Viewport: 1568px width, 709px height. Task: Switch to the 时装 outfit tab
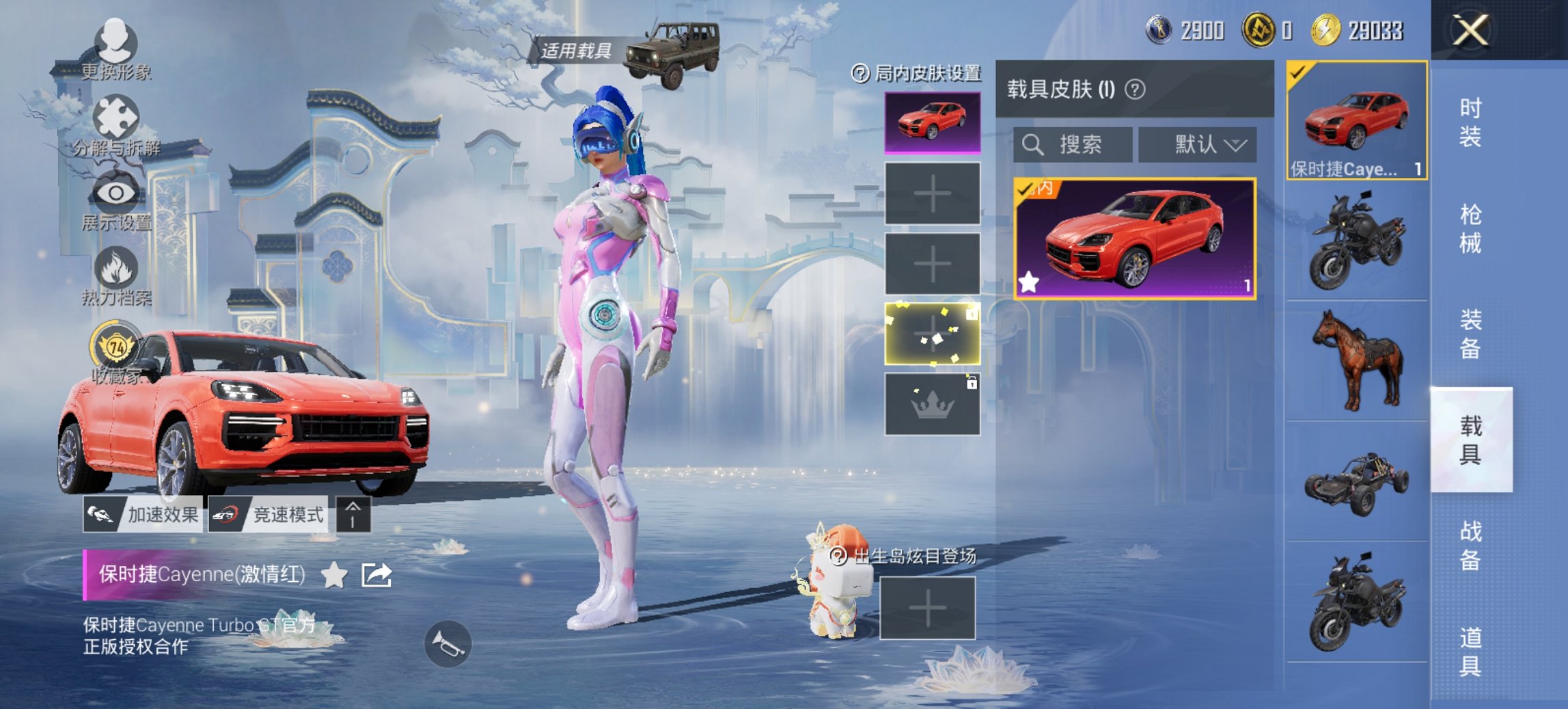click(1470, 122)
